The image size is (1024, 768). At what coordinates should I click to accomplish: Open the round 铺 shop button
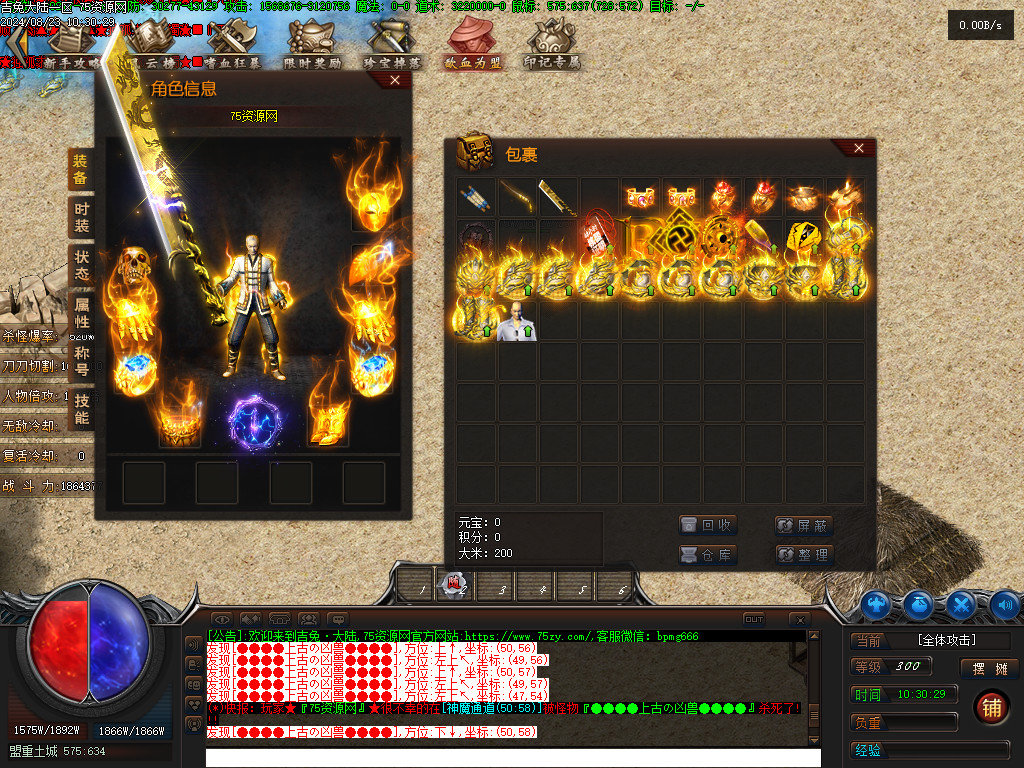coord(990,706)
